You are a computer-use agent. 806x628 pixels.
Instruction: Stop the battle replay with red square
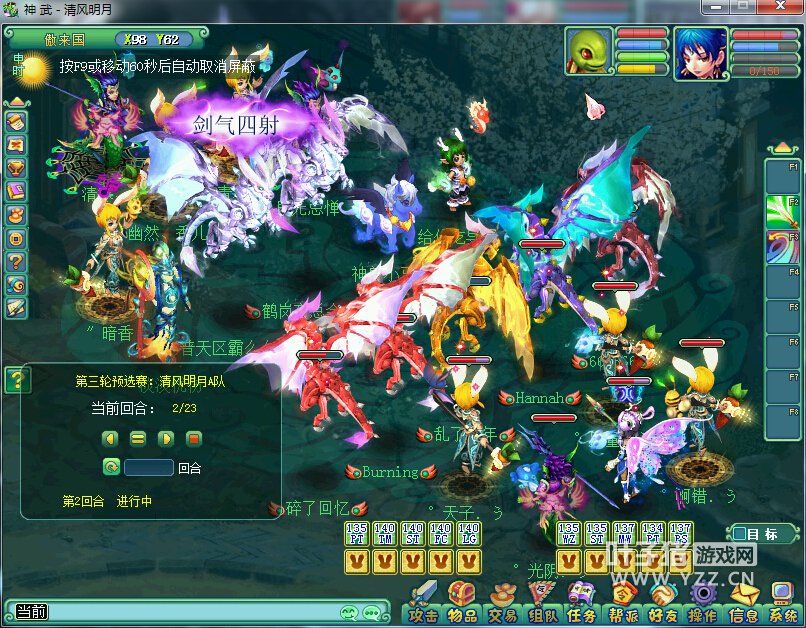coord(194,438)
